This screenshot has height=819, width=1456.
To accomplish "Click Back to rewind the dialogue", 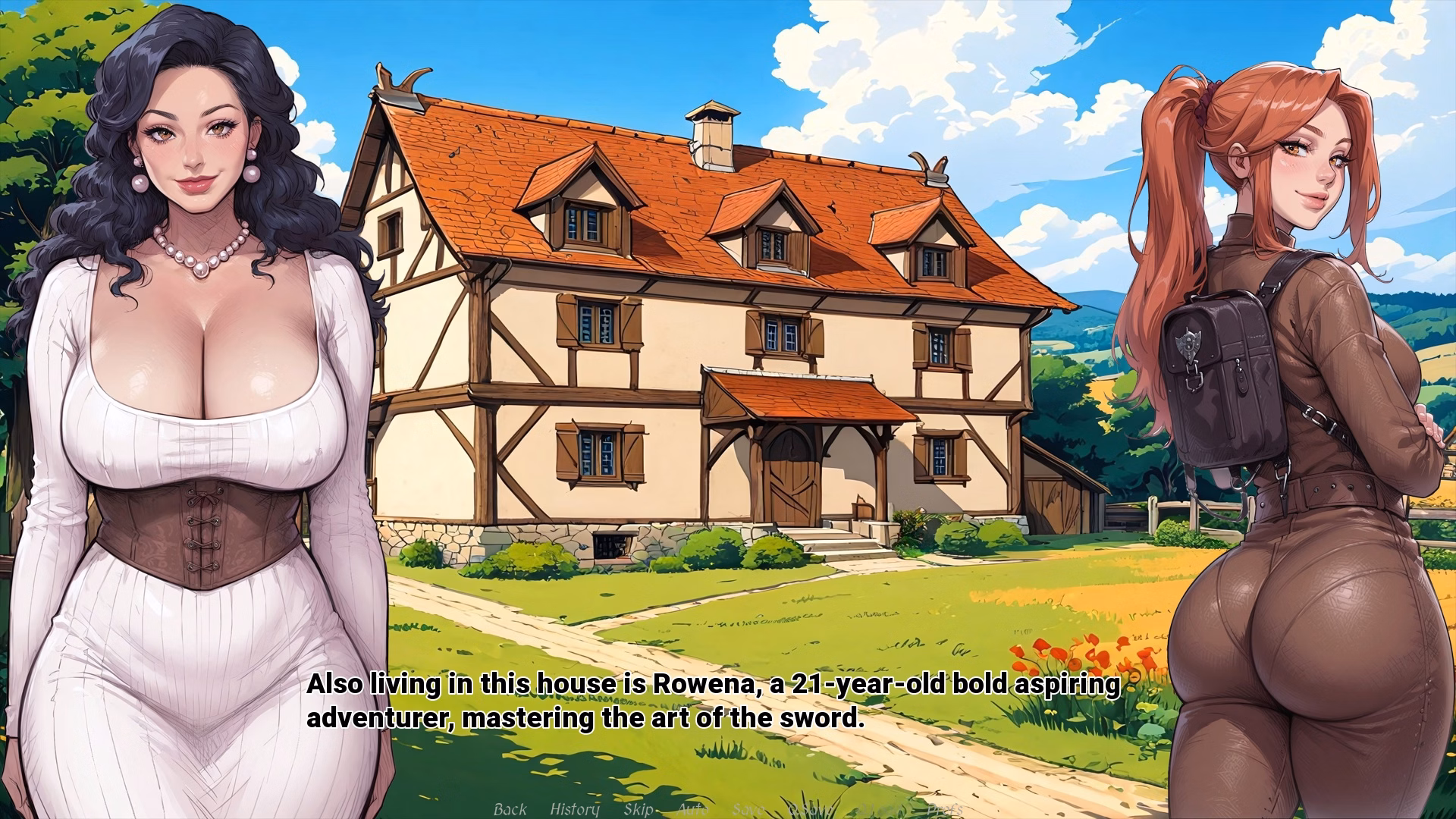I will click(510, 809).
